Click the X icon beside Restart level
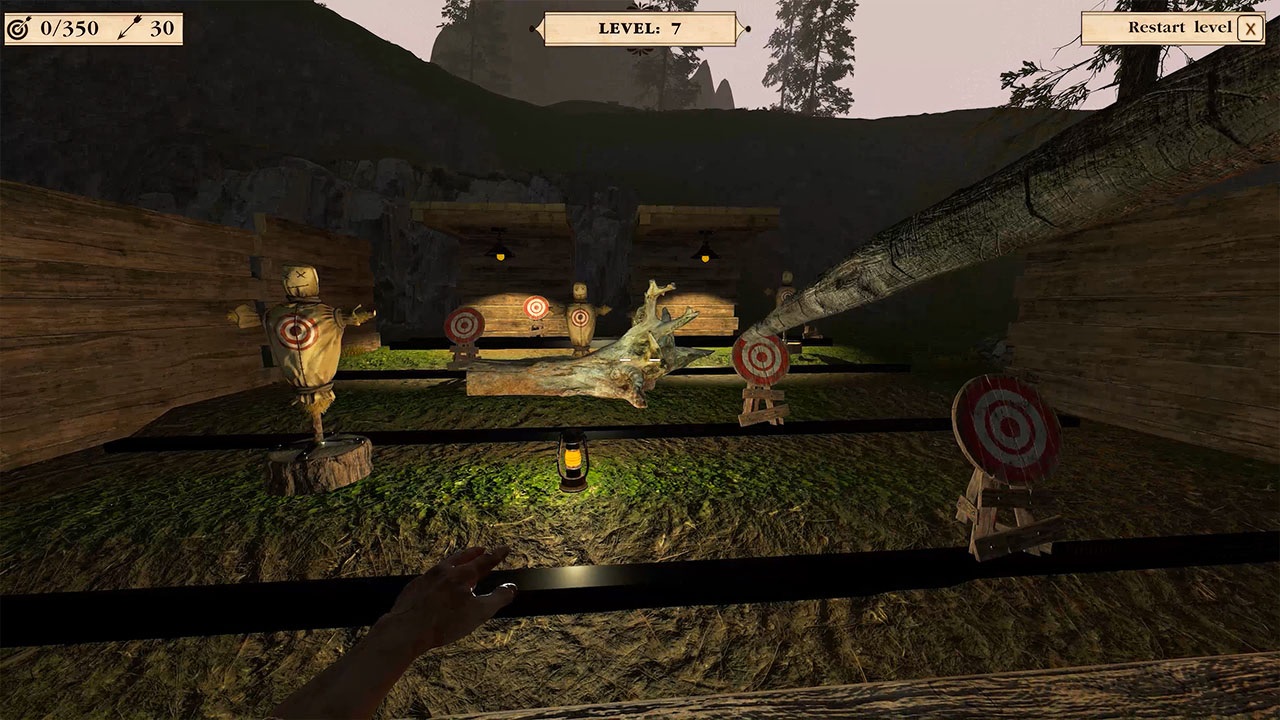The image size is (1280, 720). pyautogui.click(x=1250, y=28)
